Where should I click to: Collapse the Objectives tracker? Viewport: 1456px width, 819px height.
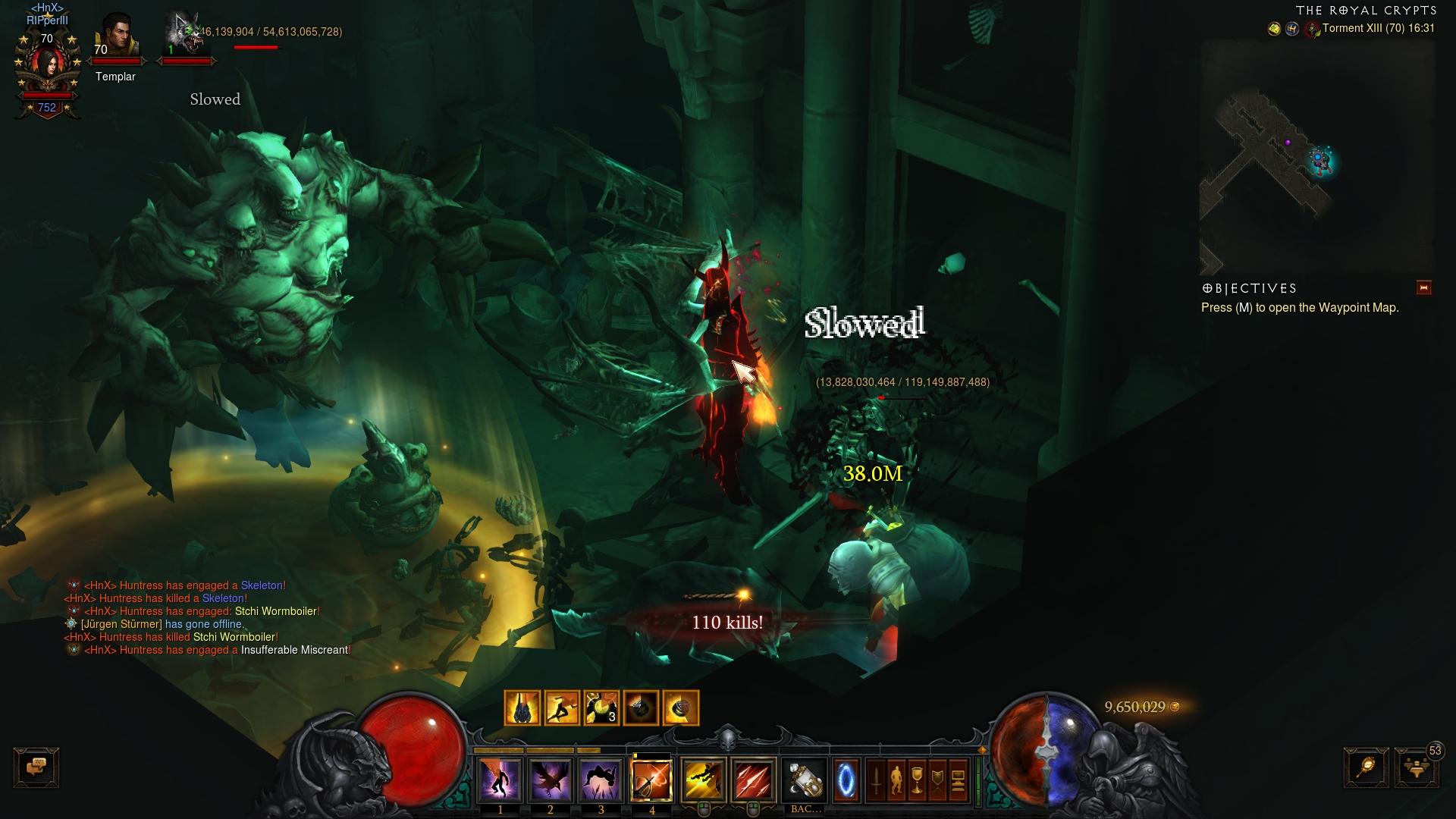1423,287
